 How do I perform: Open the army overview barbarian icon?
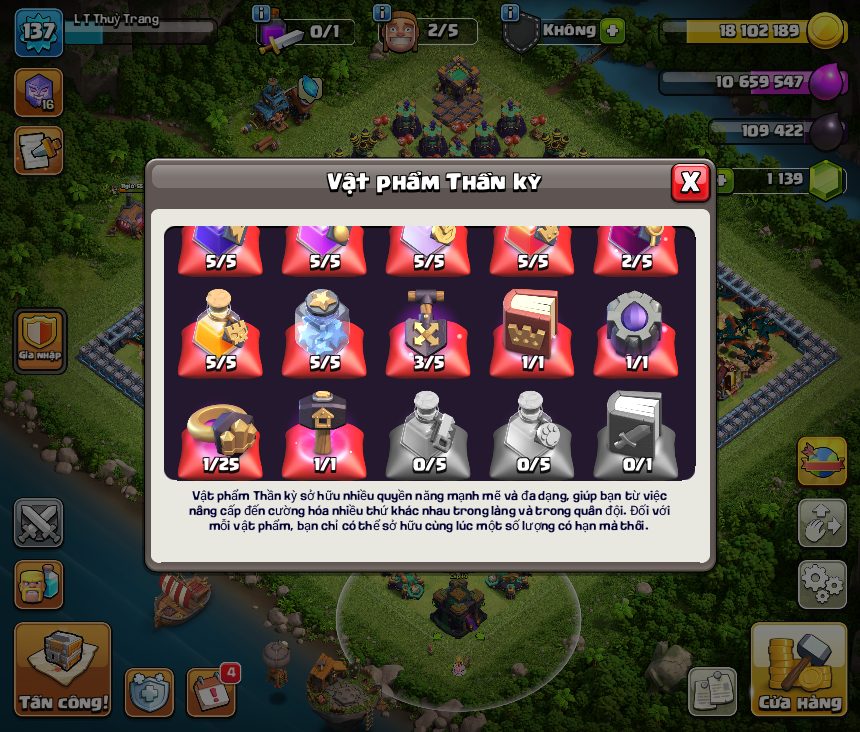pos(39,584)
